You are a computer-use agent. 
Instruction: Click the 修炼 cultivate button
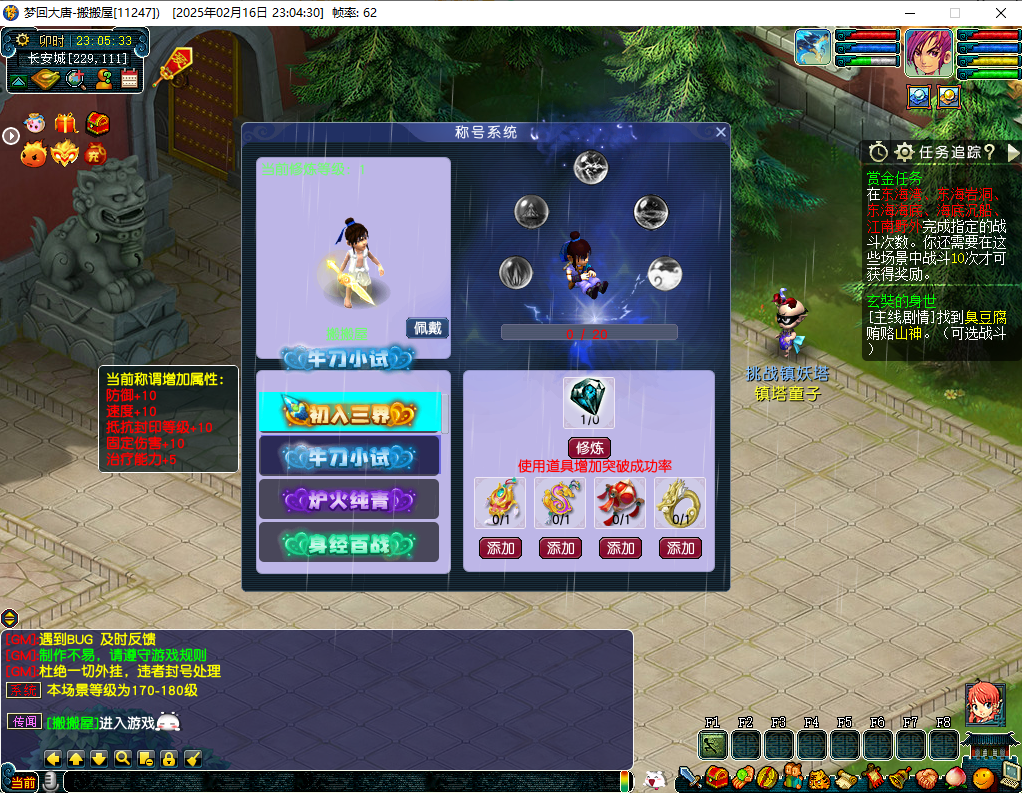click(x=588, y=448)
